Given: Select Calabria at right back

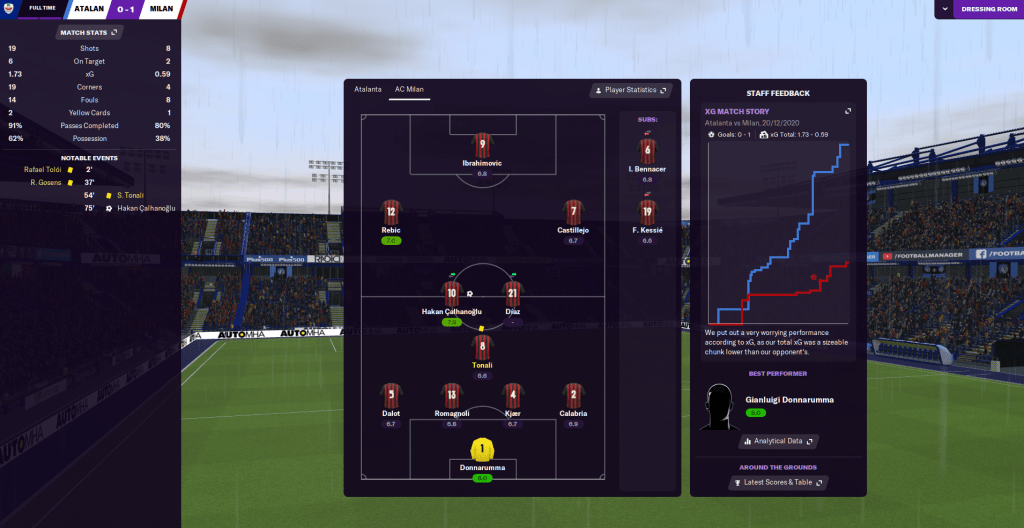Looking at the screenshot, I should 573,396.
